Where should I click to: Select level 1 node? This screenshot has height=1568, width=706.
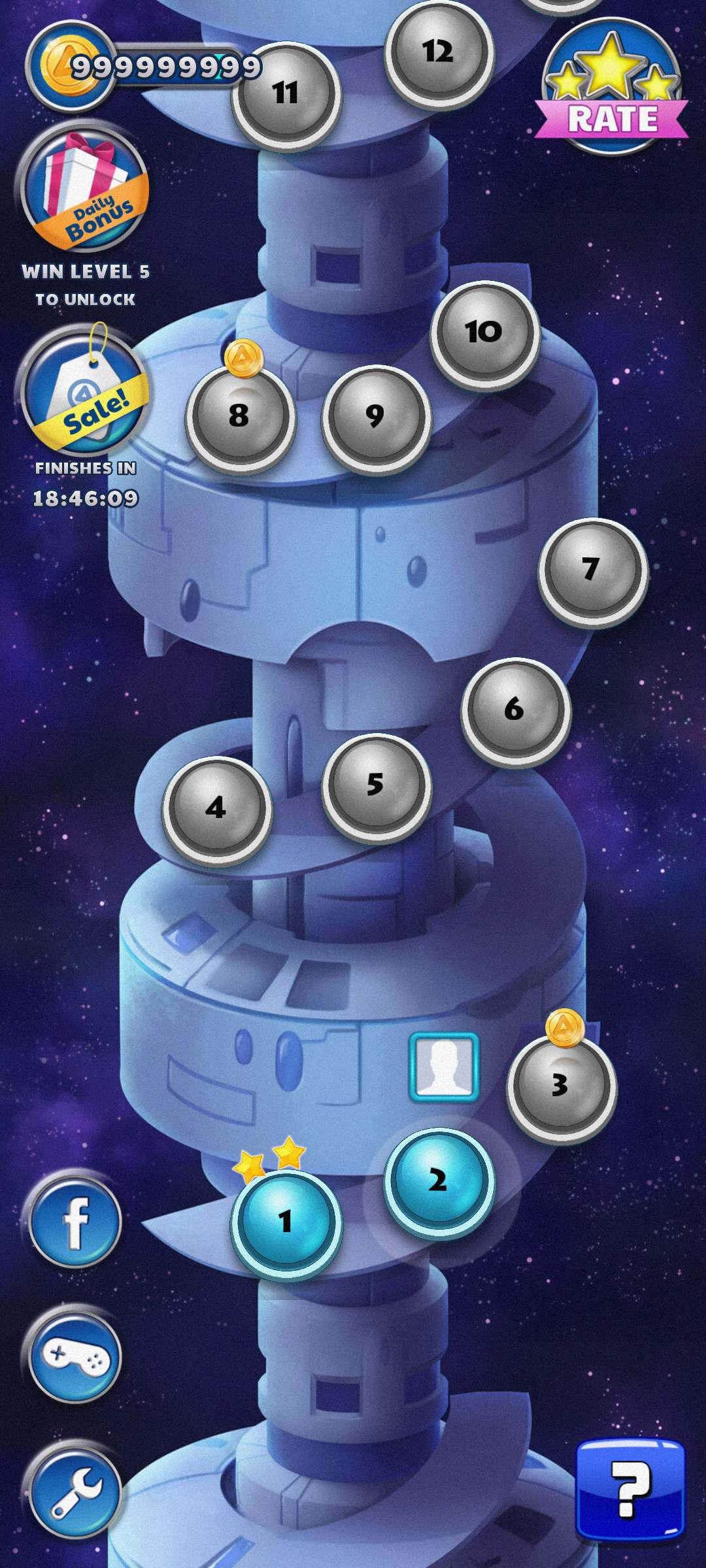(x=286, y=1220)
